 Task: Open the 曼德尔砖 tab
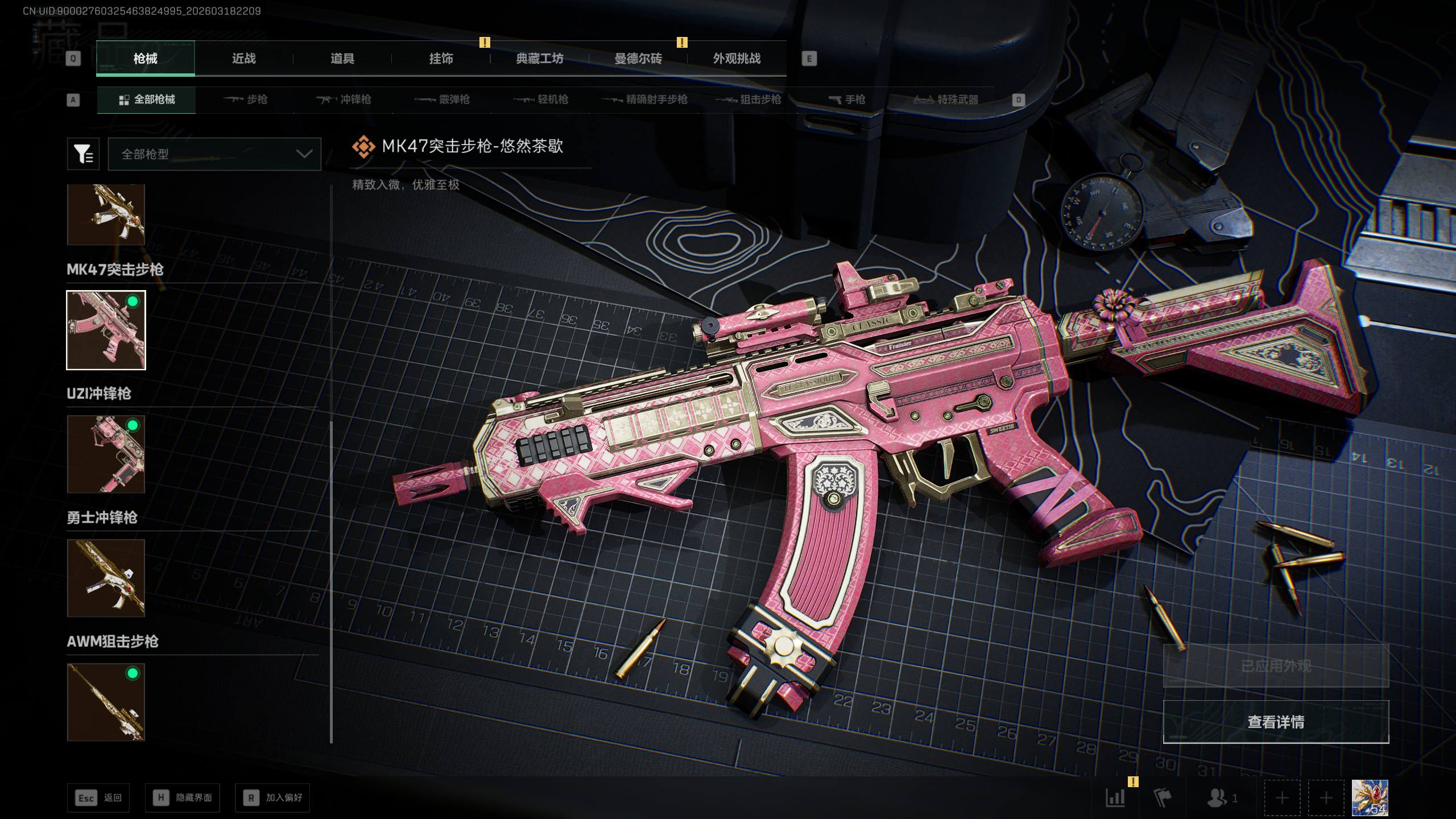click(638, 59)
